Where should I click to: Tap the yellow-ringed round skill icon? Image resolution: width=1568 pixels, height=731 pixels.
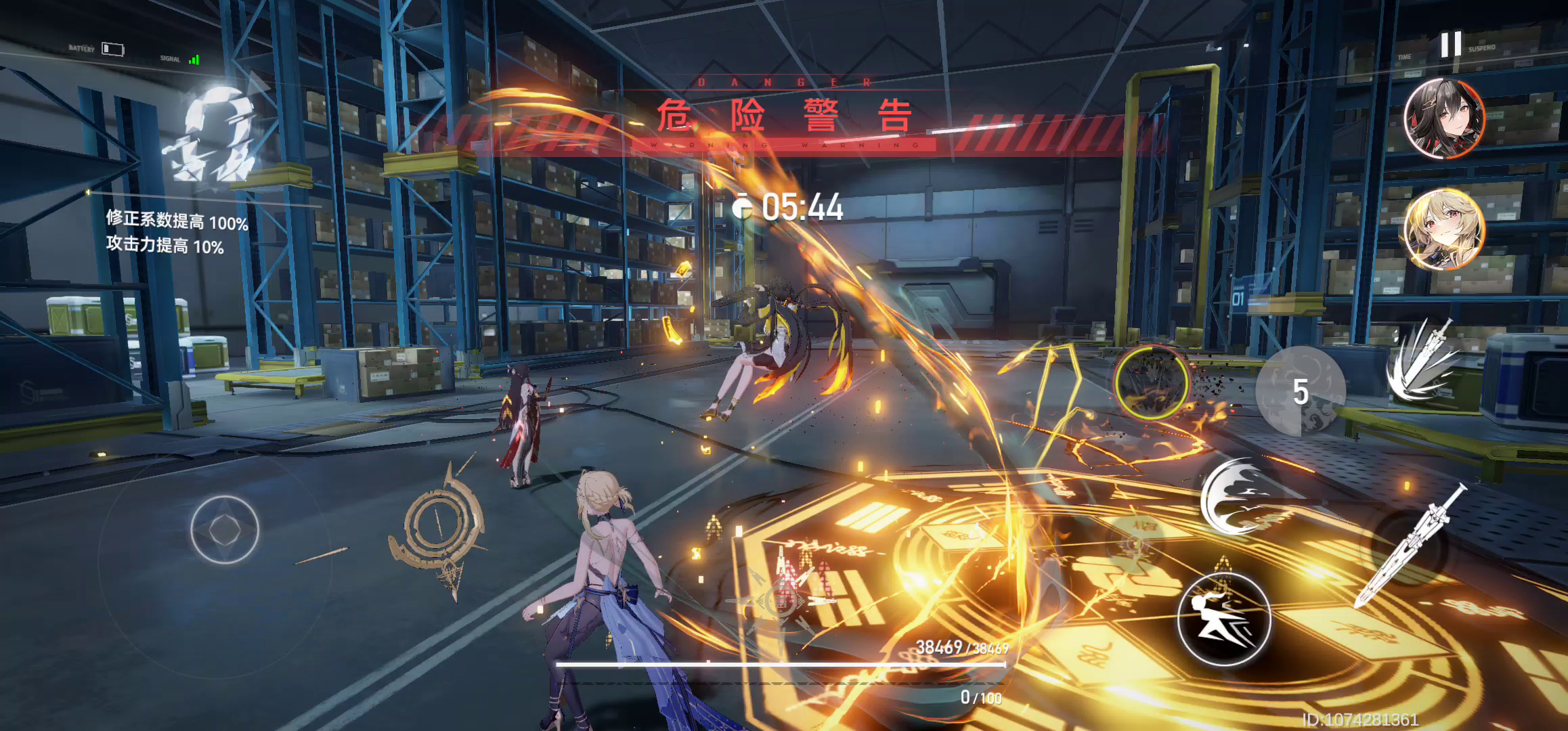pyautogui.click(x=1151, y=382)
